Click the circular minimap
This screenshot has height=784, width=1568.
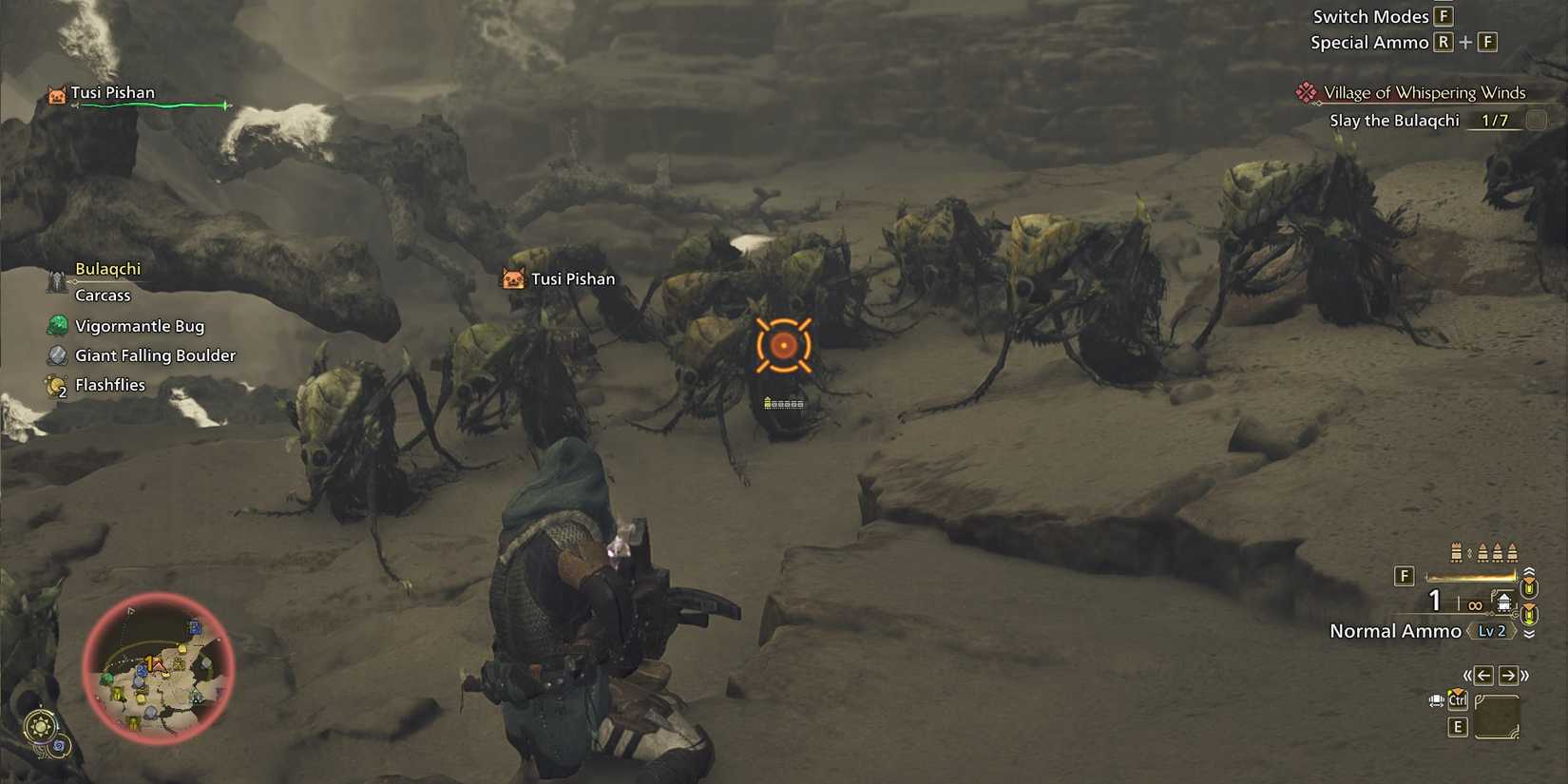tap(157, 670)
